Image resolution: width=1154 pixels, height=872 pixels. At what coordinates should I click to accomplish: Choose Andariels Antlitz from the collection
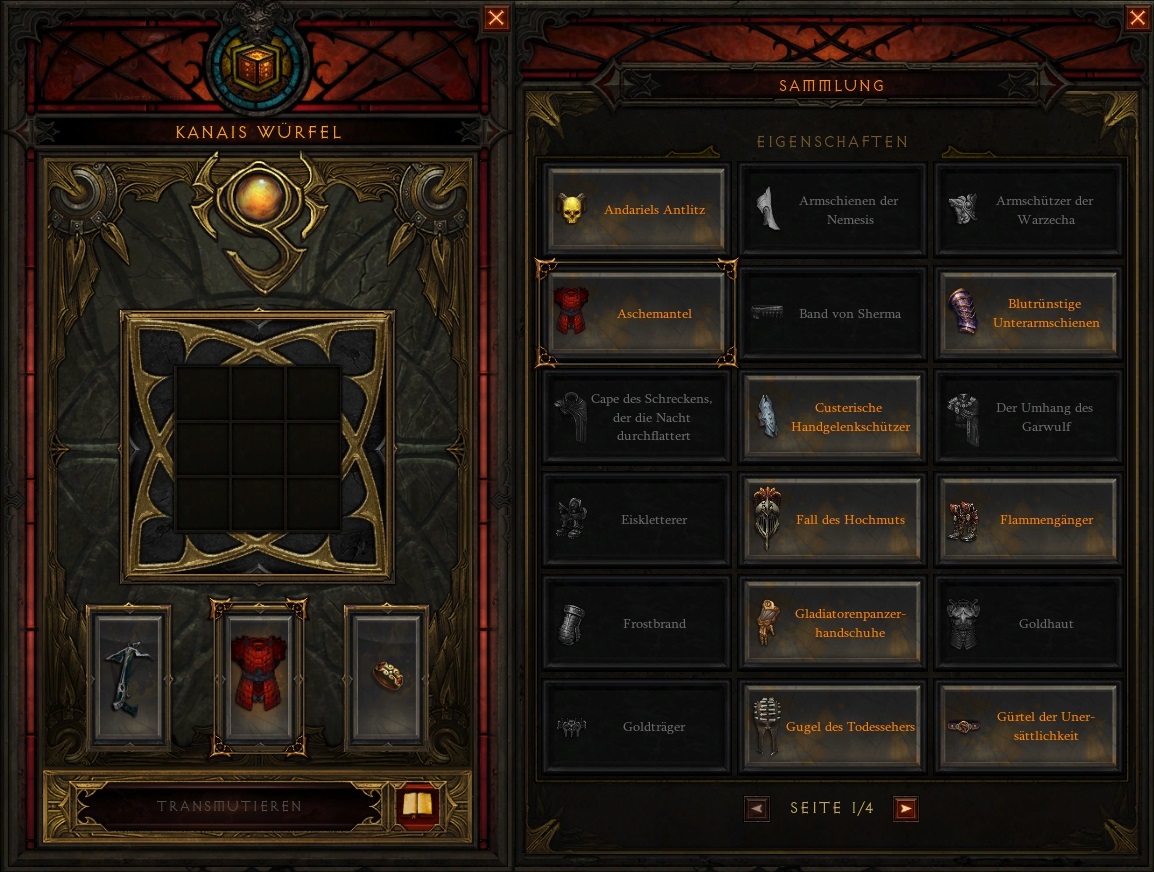pos(636,210)
